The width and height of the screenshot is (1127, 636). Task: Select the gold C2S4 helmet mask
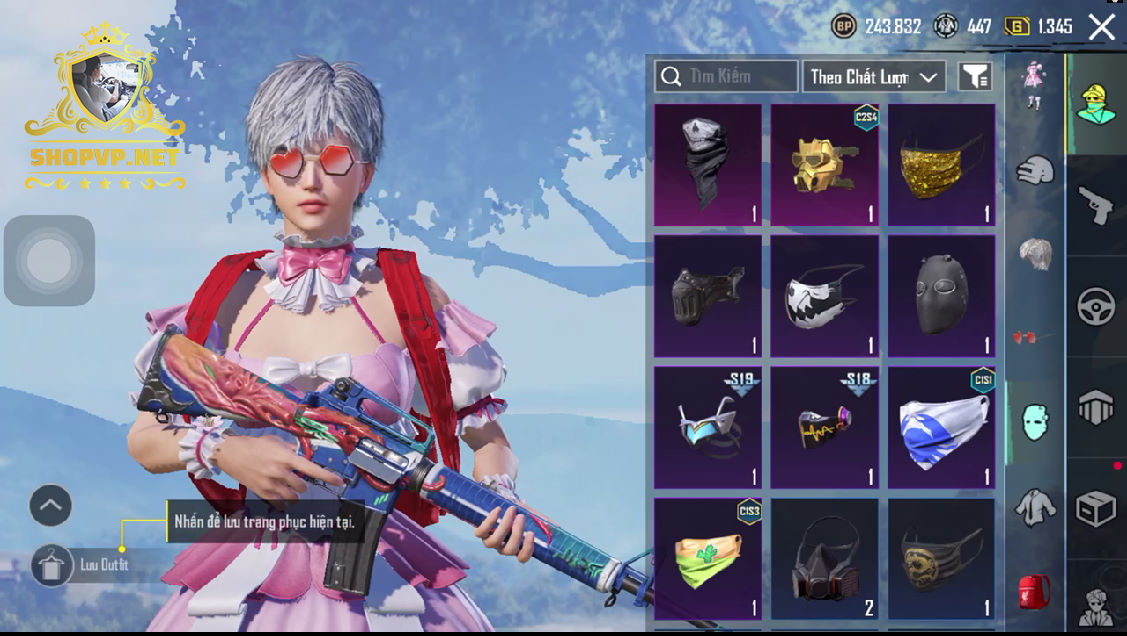point(825,165)
